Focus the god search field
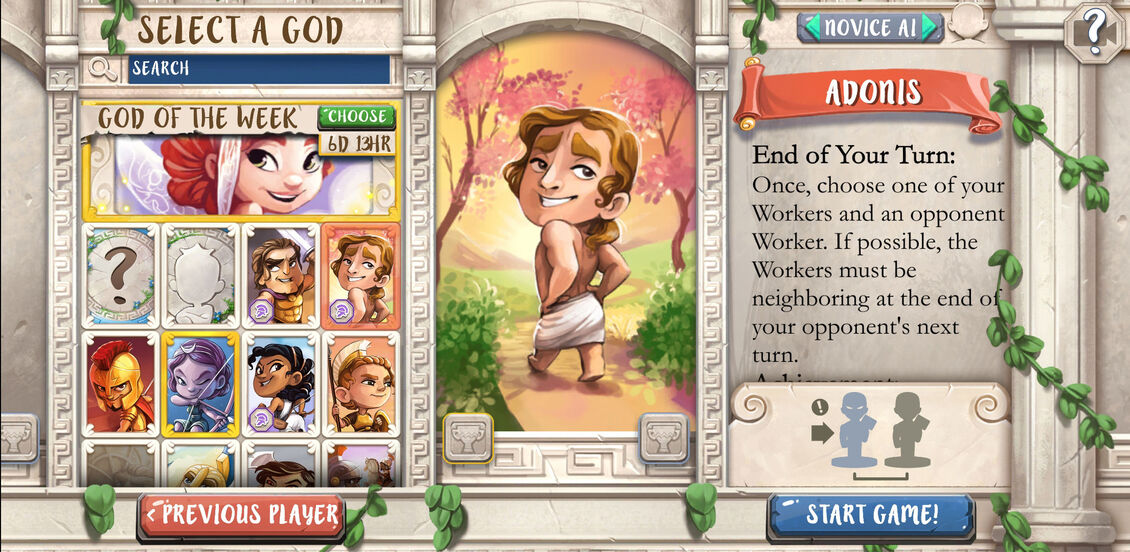This screenshot has height=552, width=1130. [258, 68]
